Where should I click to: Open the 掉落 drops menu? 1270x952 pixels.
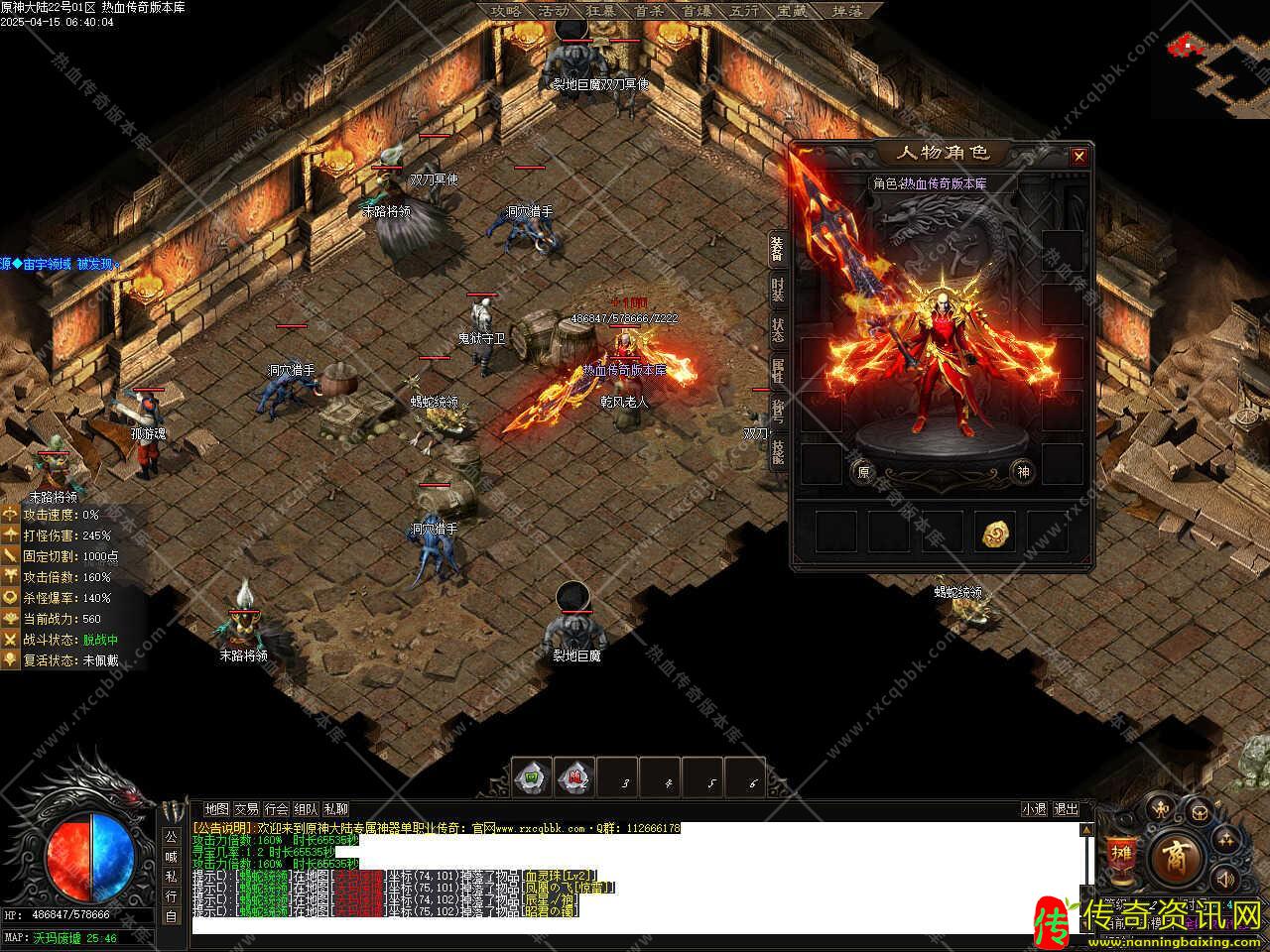click(x=846, y=11)
